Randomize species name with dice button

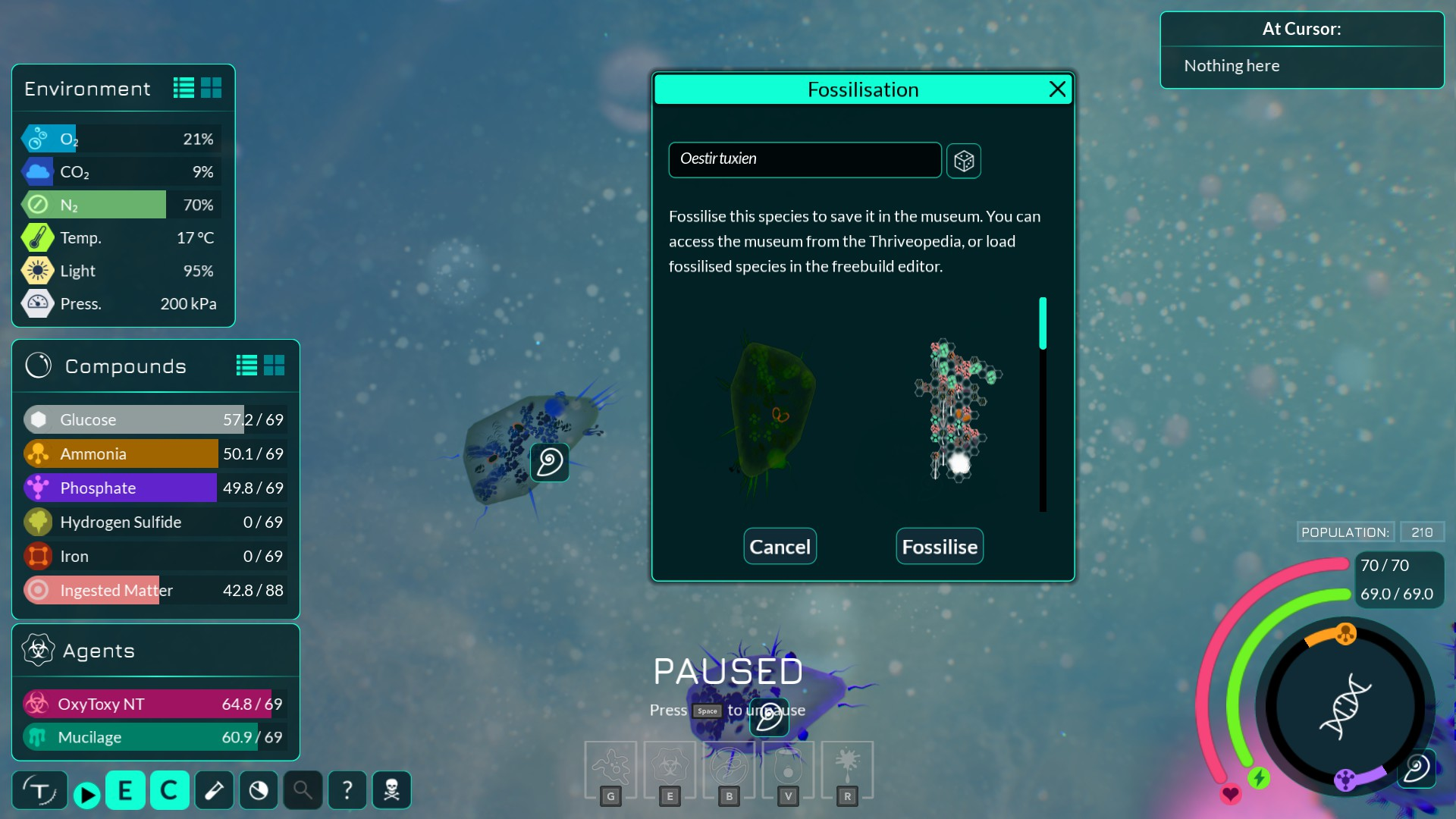tap(964, 161)
